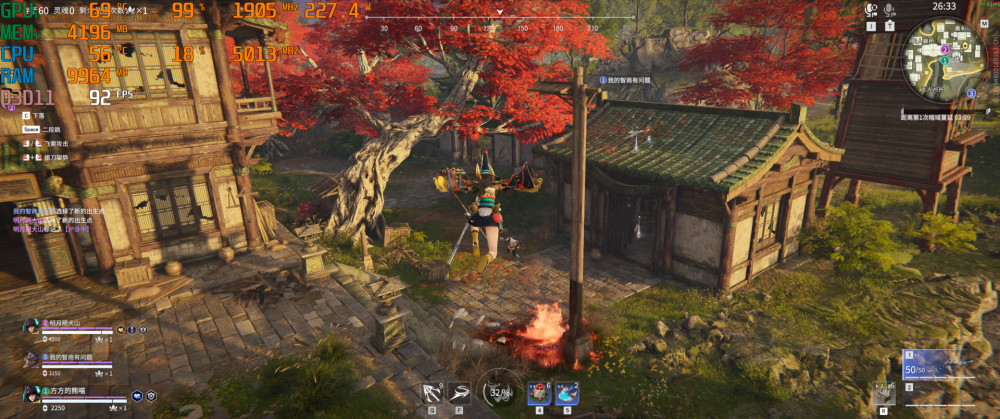Activate the swirling wind skill icon

(460, 392)
